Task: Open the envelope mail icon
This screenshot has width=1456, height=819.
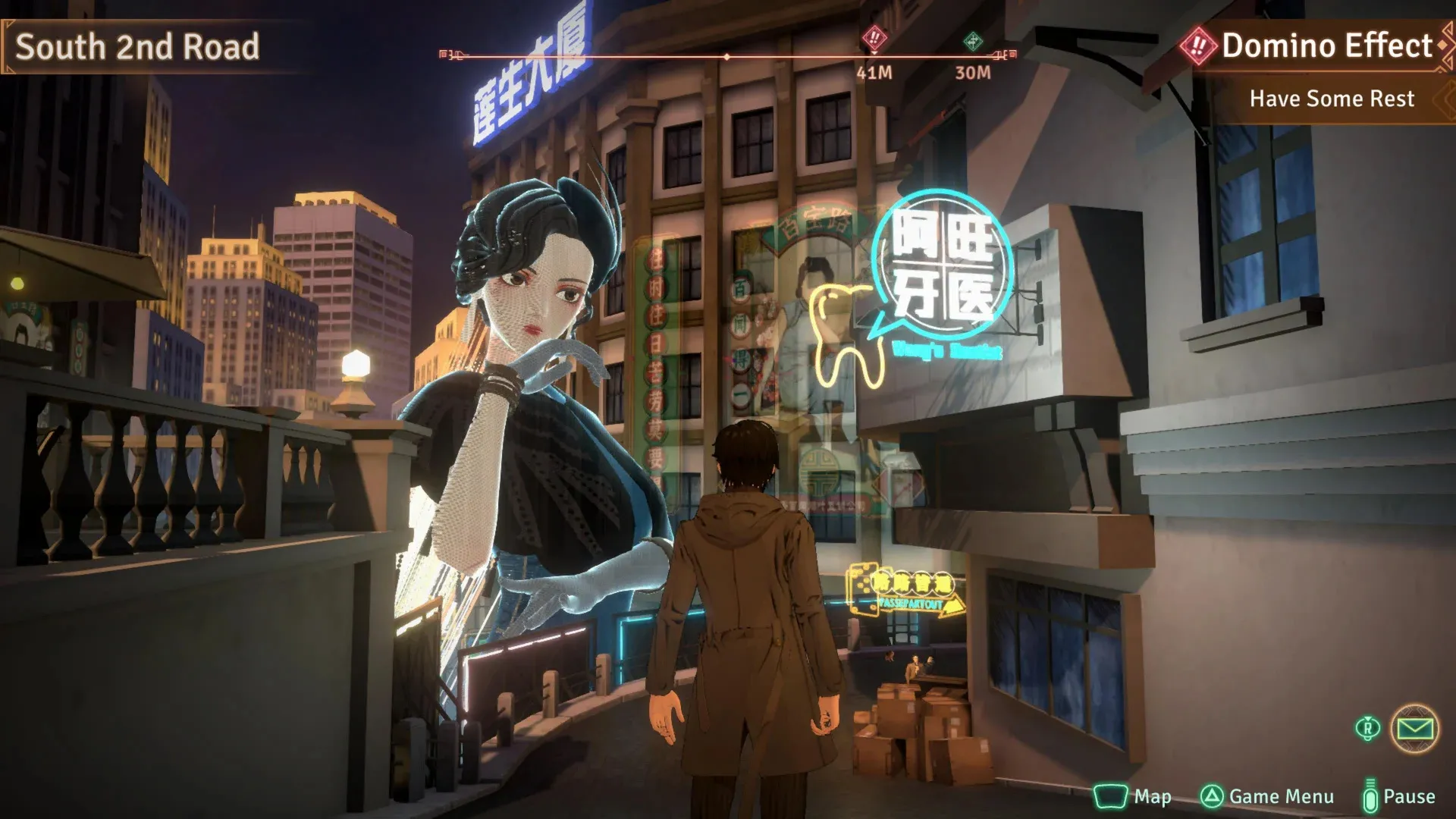Action: point(1414,729)
